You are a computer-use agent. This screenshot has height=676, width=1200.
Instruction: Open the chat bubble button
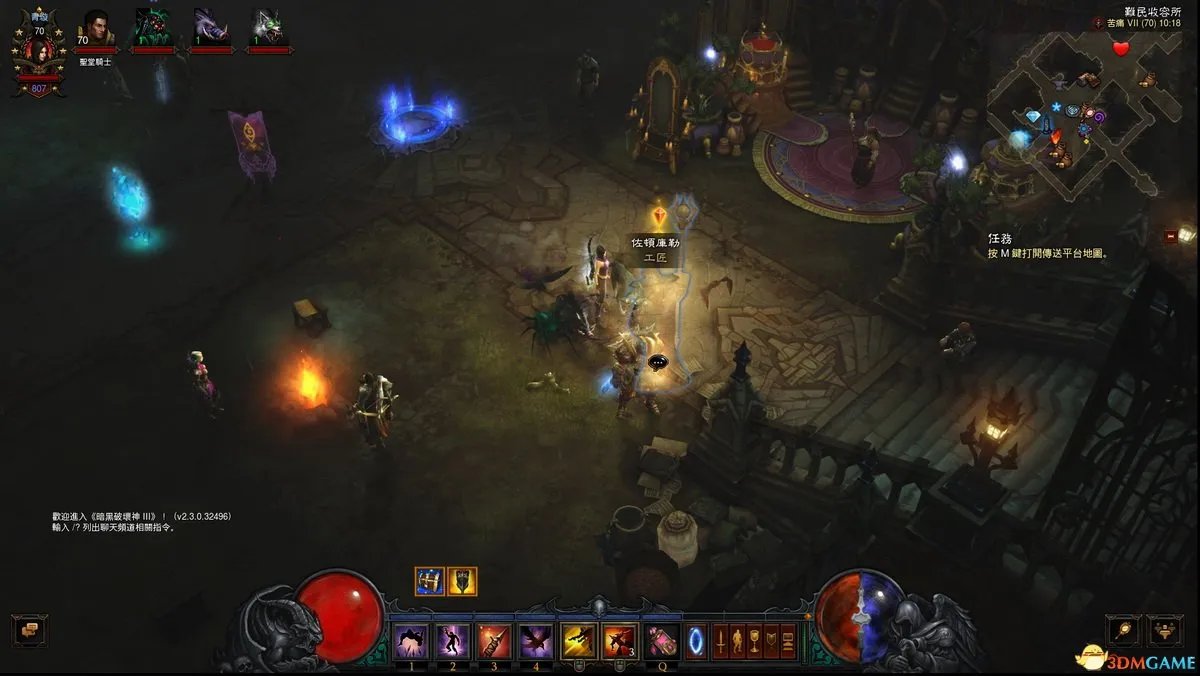30,631
